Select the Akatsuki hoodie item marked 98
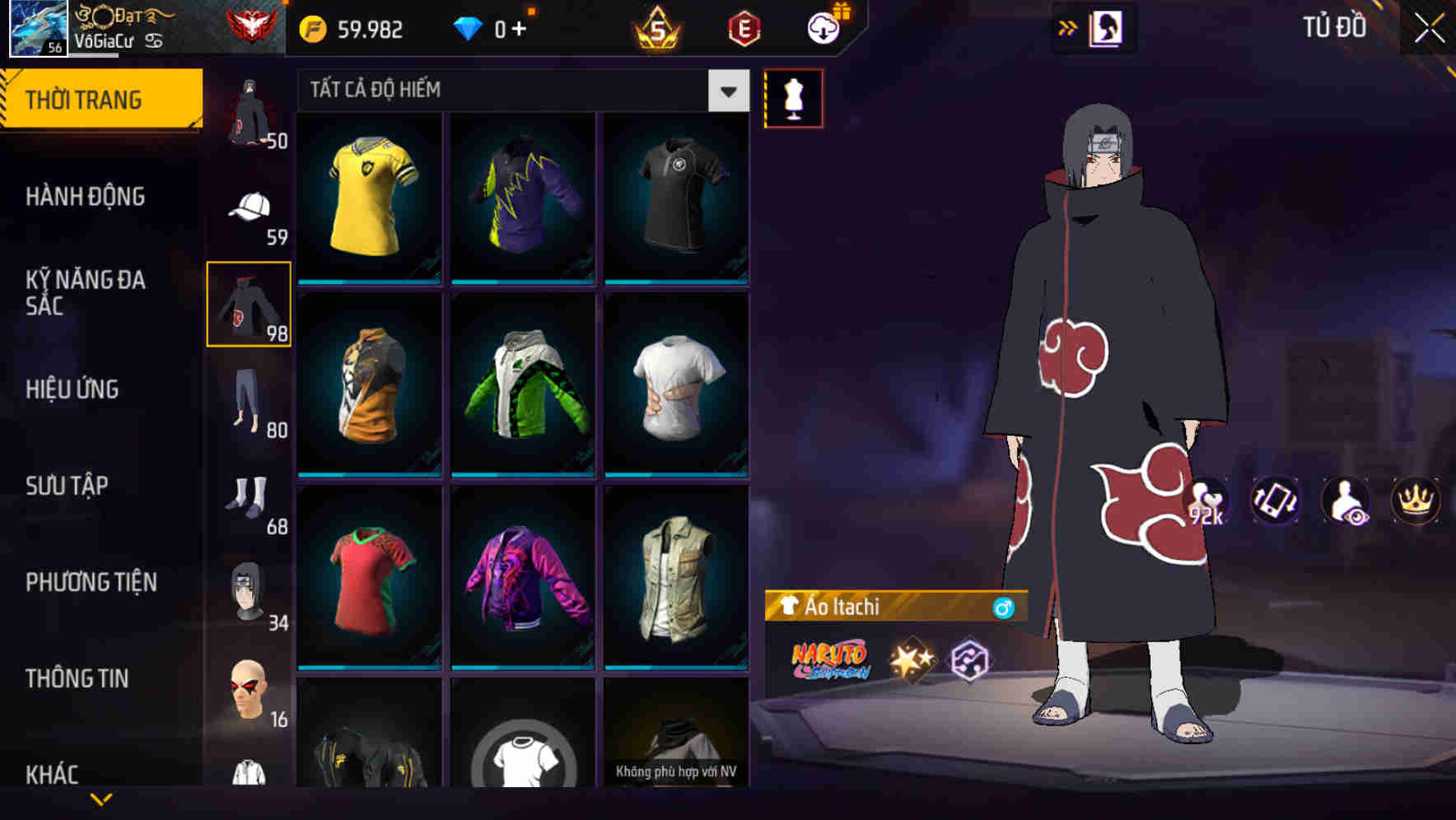1456x820 pixels. tap(249, 305)
